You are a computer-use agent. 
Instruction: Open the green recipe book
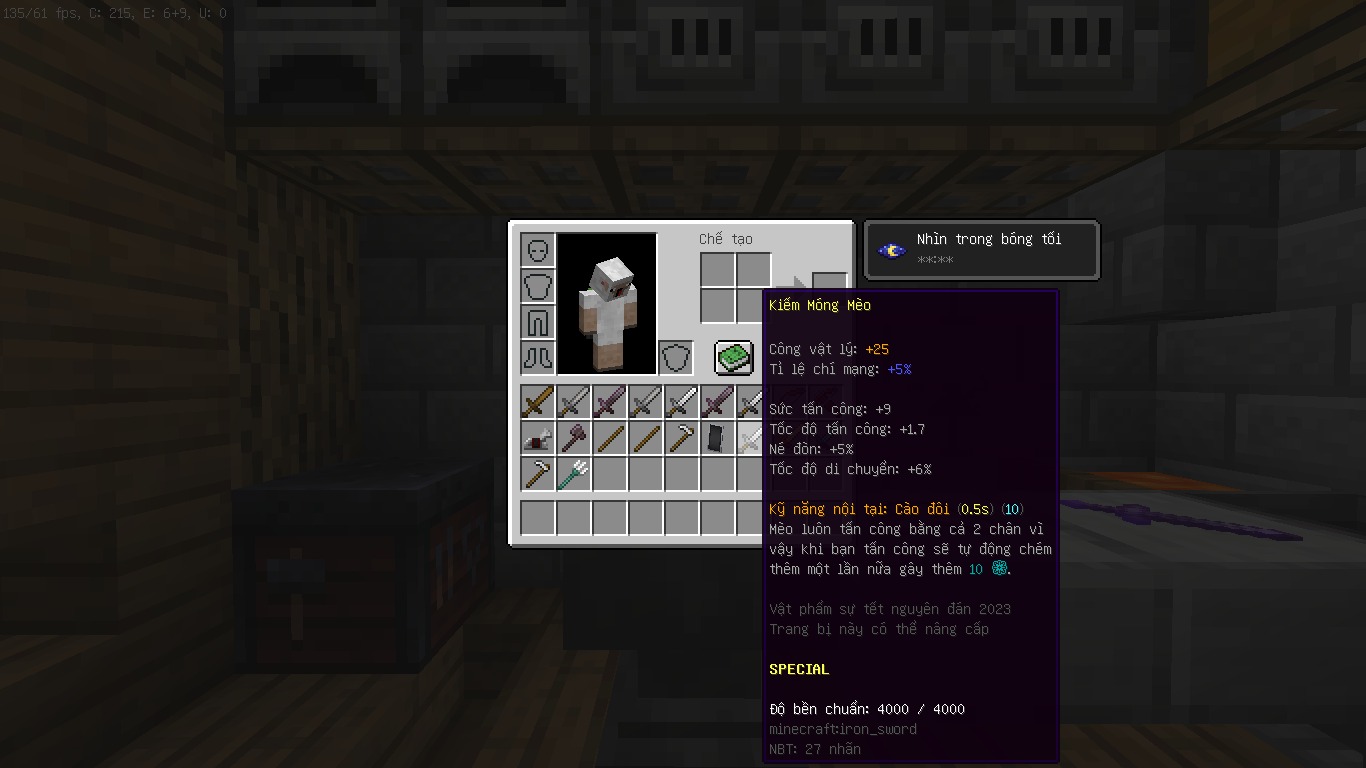(733, 357)
